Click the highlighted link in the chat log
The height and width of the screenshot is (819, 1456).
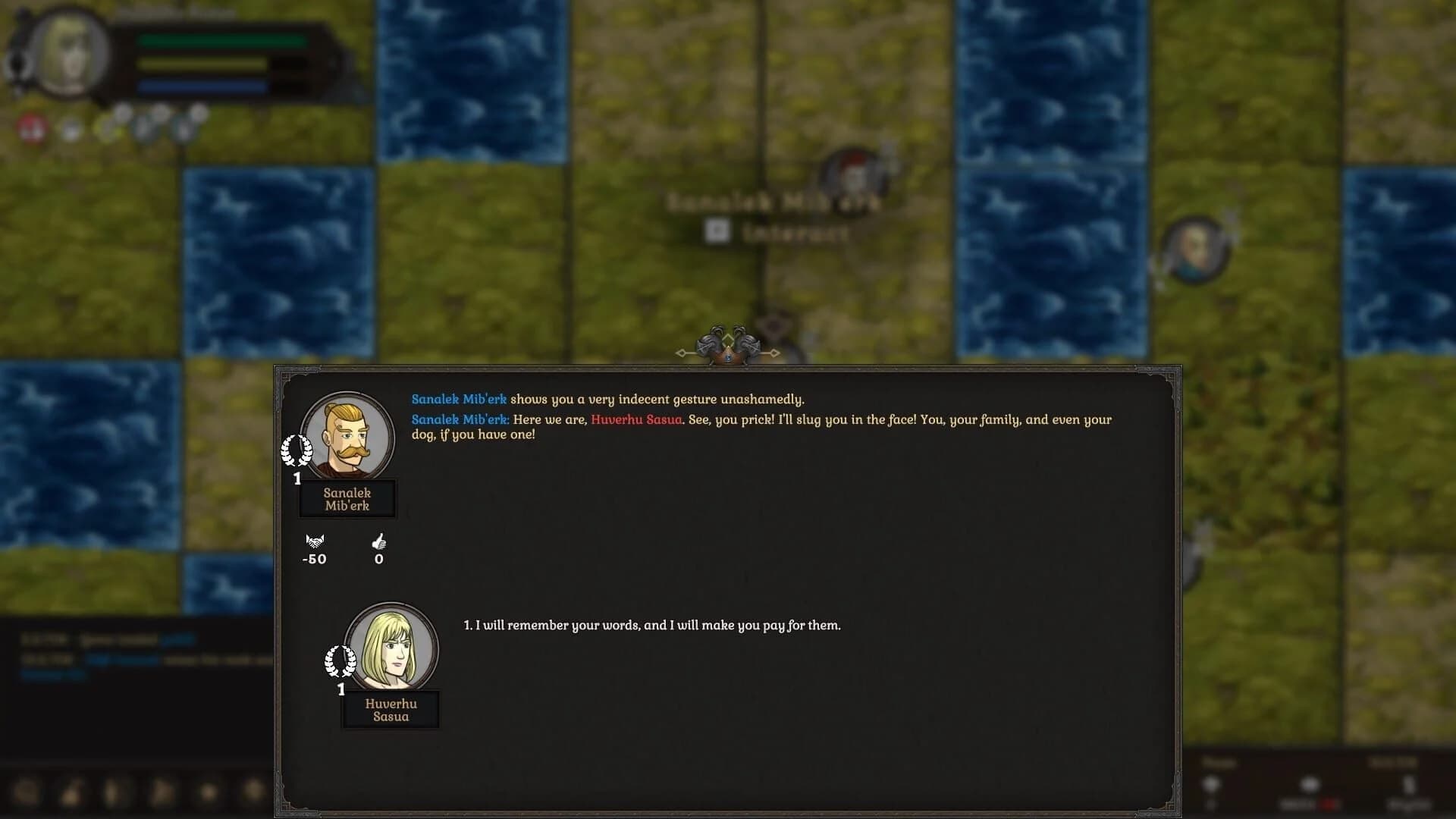[x=178, y=639]
